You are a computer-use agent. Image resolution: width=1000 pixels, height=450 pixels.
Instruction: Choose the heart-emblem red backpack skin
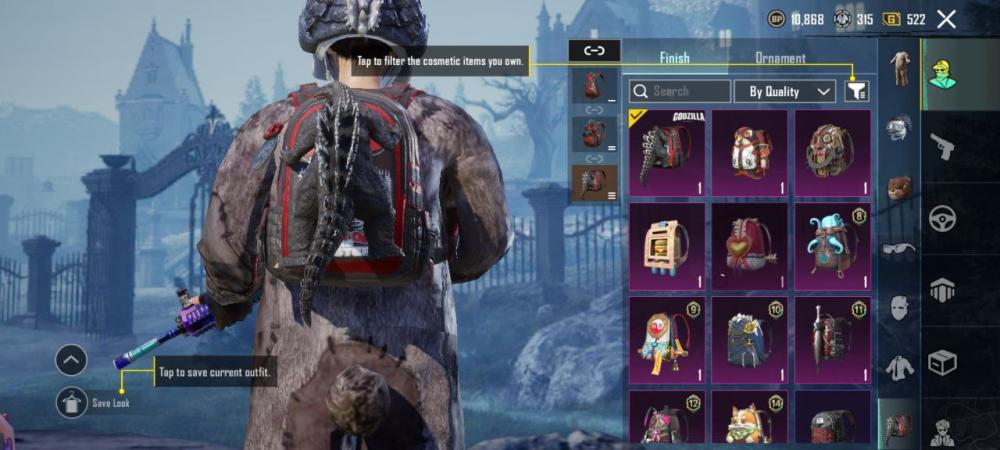749,244
